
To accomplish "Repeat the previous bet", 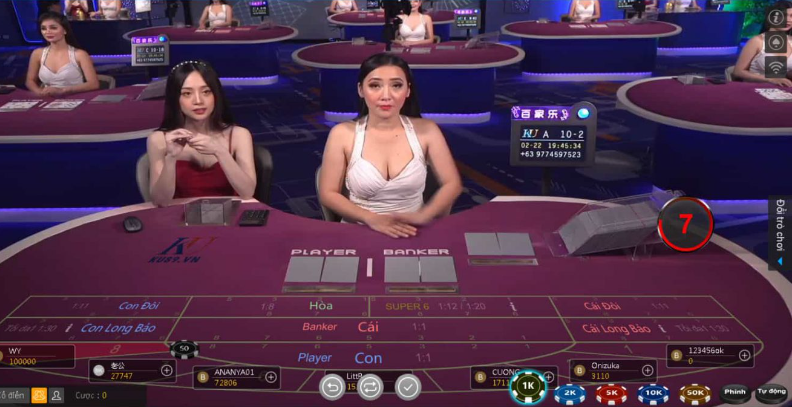I will 370,386.
